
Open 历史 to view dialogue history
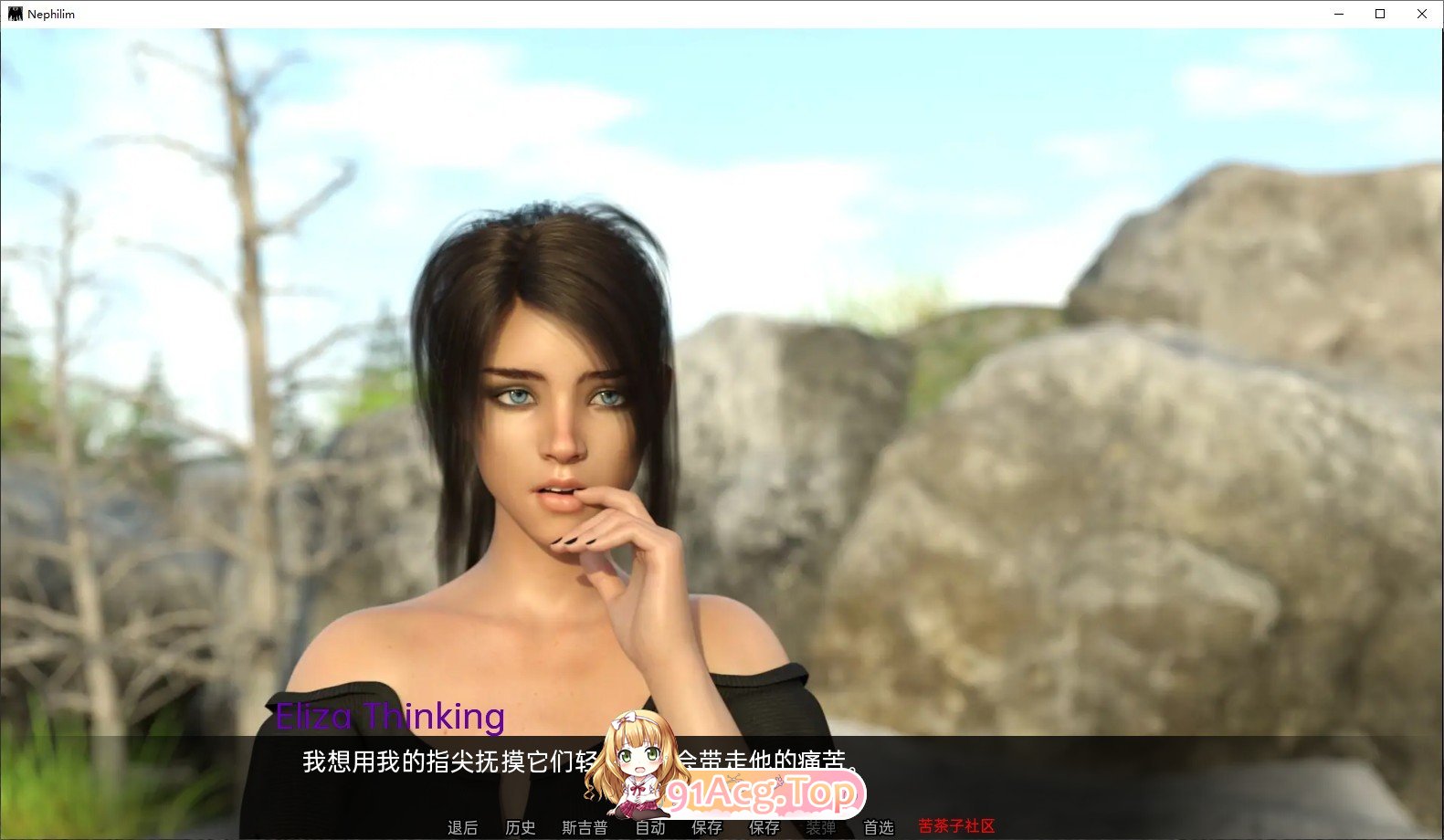tap(521, 827)
